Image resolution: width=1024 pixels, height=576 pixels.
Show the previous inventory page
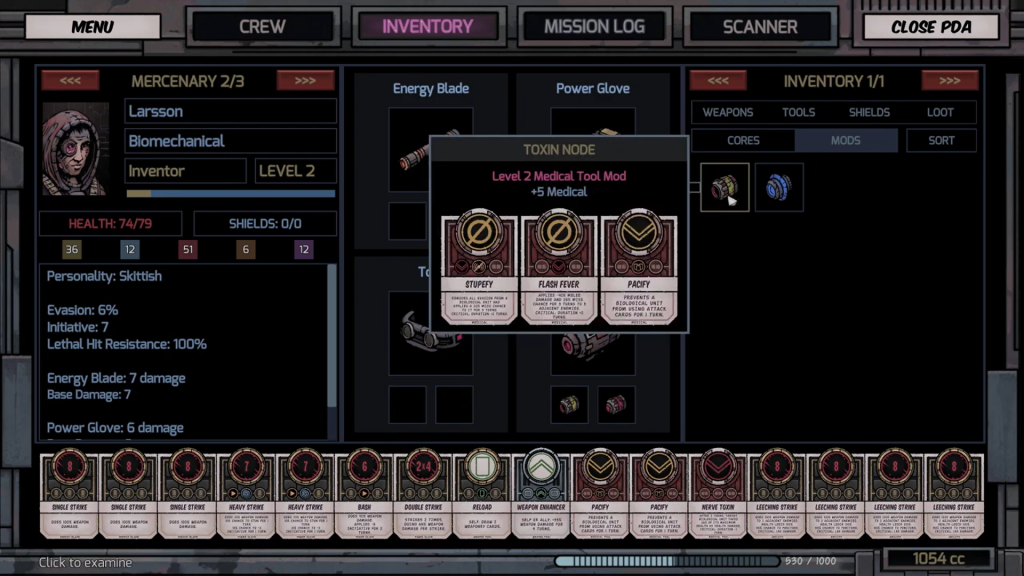718,81
